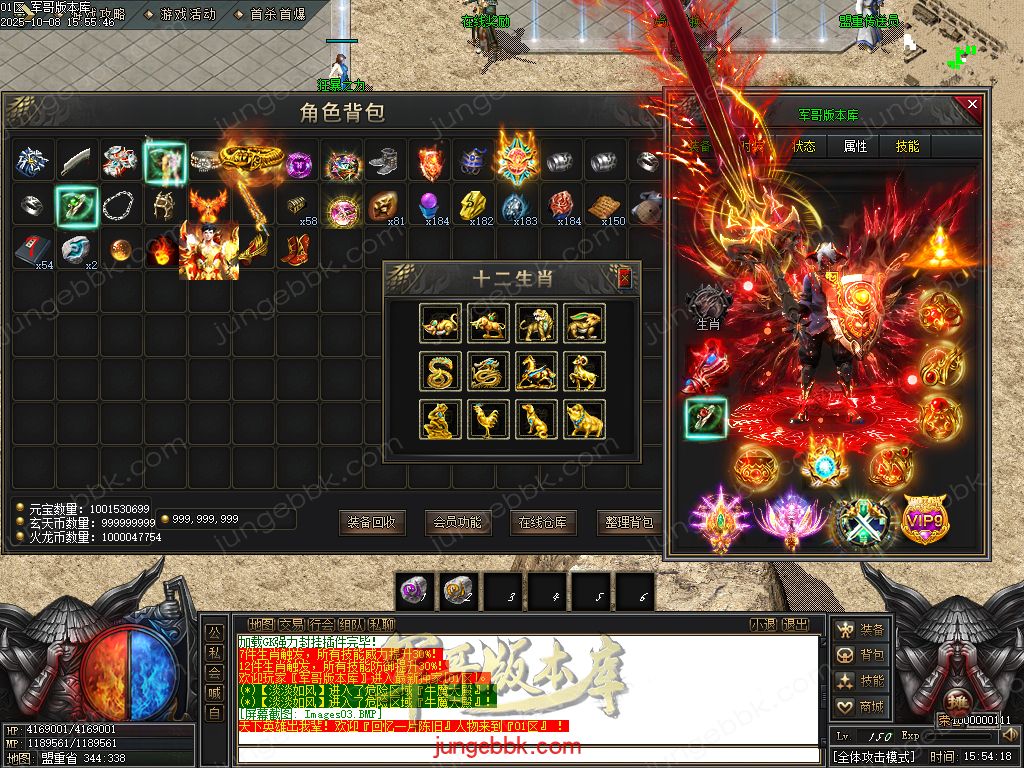The image size is (1024, 768).
Task: Select the golden horse zodiac slot
Action: tap(537, 371)
